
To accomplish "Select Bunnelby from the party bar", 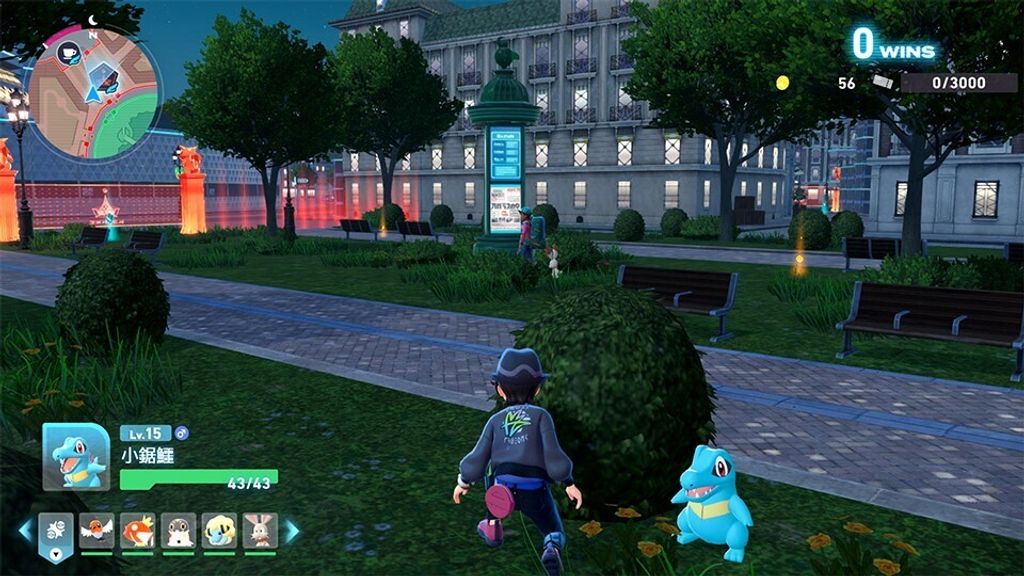I will (260, 530).
